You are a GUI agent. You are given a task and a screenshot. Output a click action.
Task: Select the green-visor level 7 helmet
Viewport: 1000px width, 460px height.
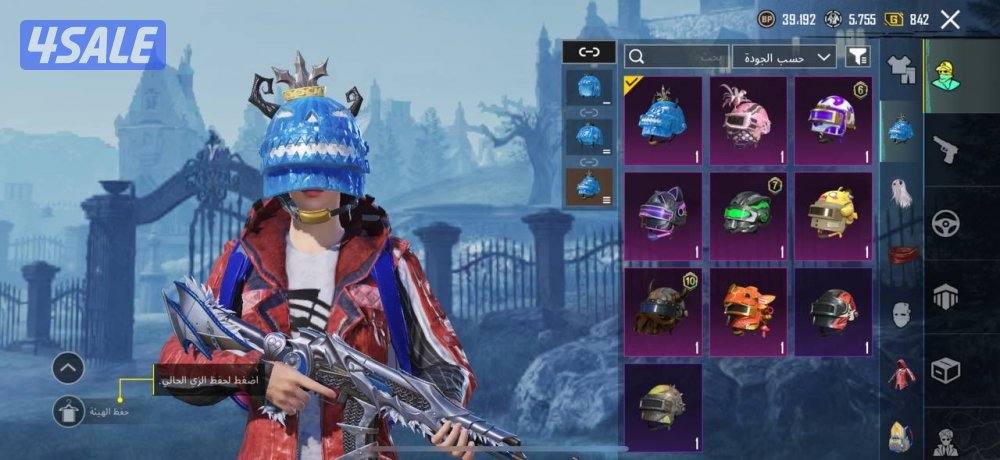click(748, 215)
